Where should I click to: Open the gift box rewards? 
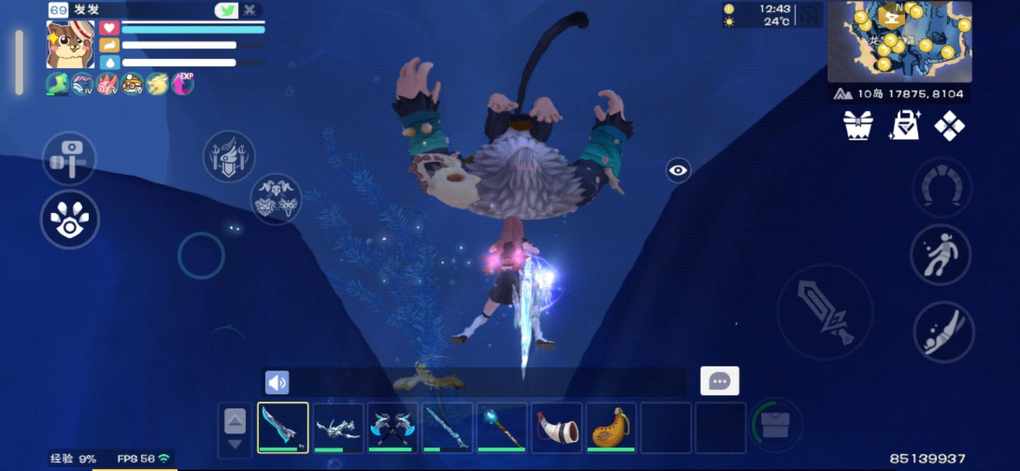coord(858,125)
